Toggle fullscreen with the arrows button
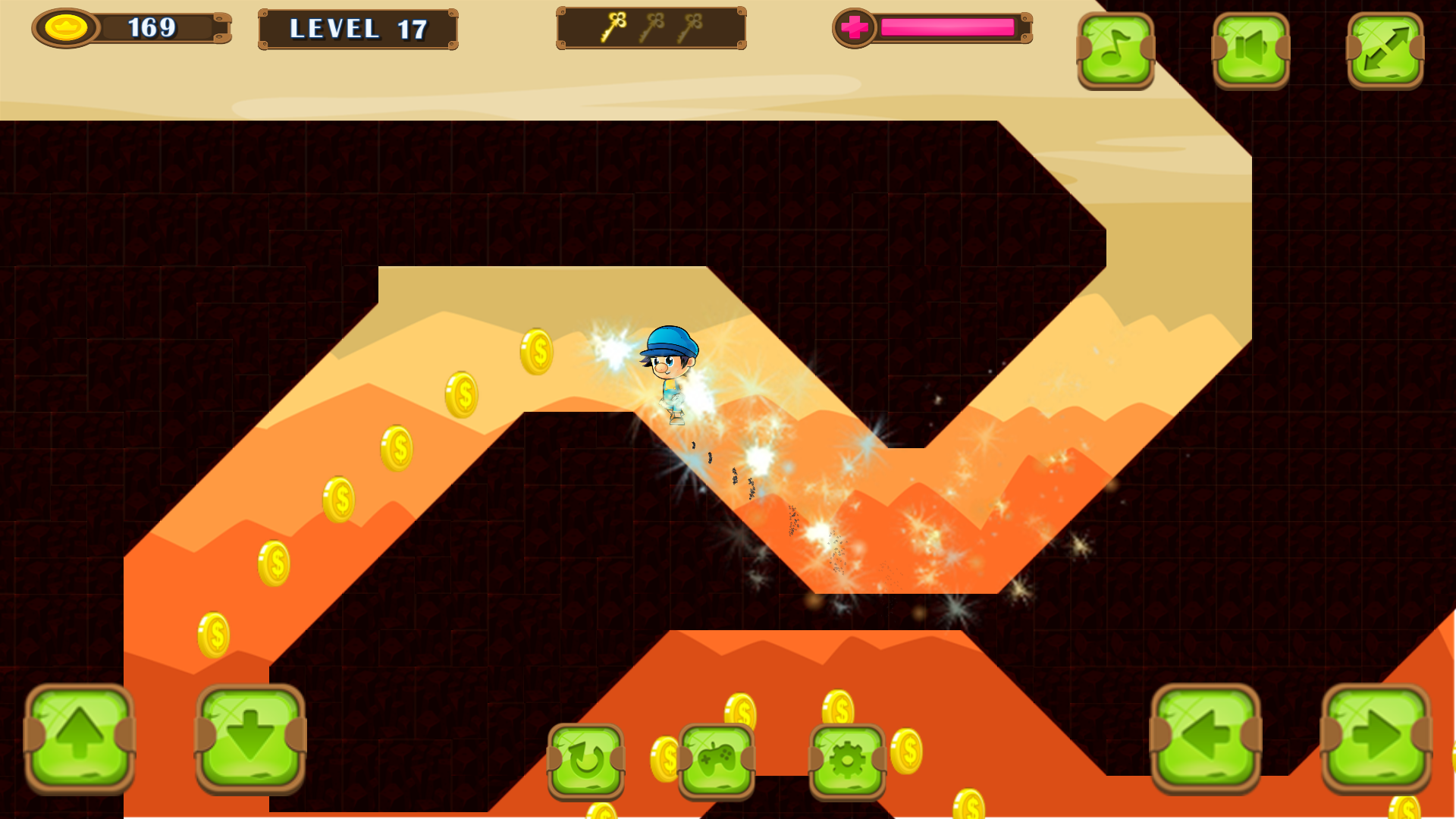The image size is (1456, 819). [x=1385, y=50]
